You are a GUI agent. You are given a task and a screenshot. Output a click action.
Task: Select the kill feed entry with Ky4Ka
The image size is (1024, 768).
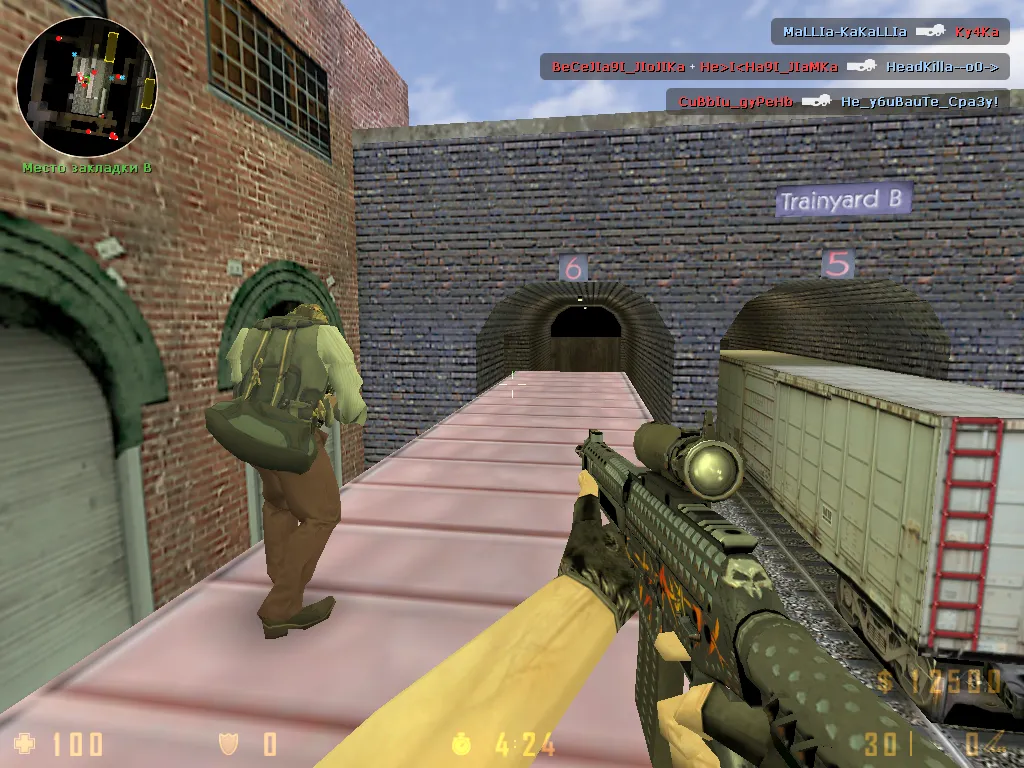(x=890, y=32)
